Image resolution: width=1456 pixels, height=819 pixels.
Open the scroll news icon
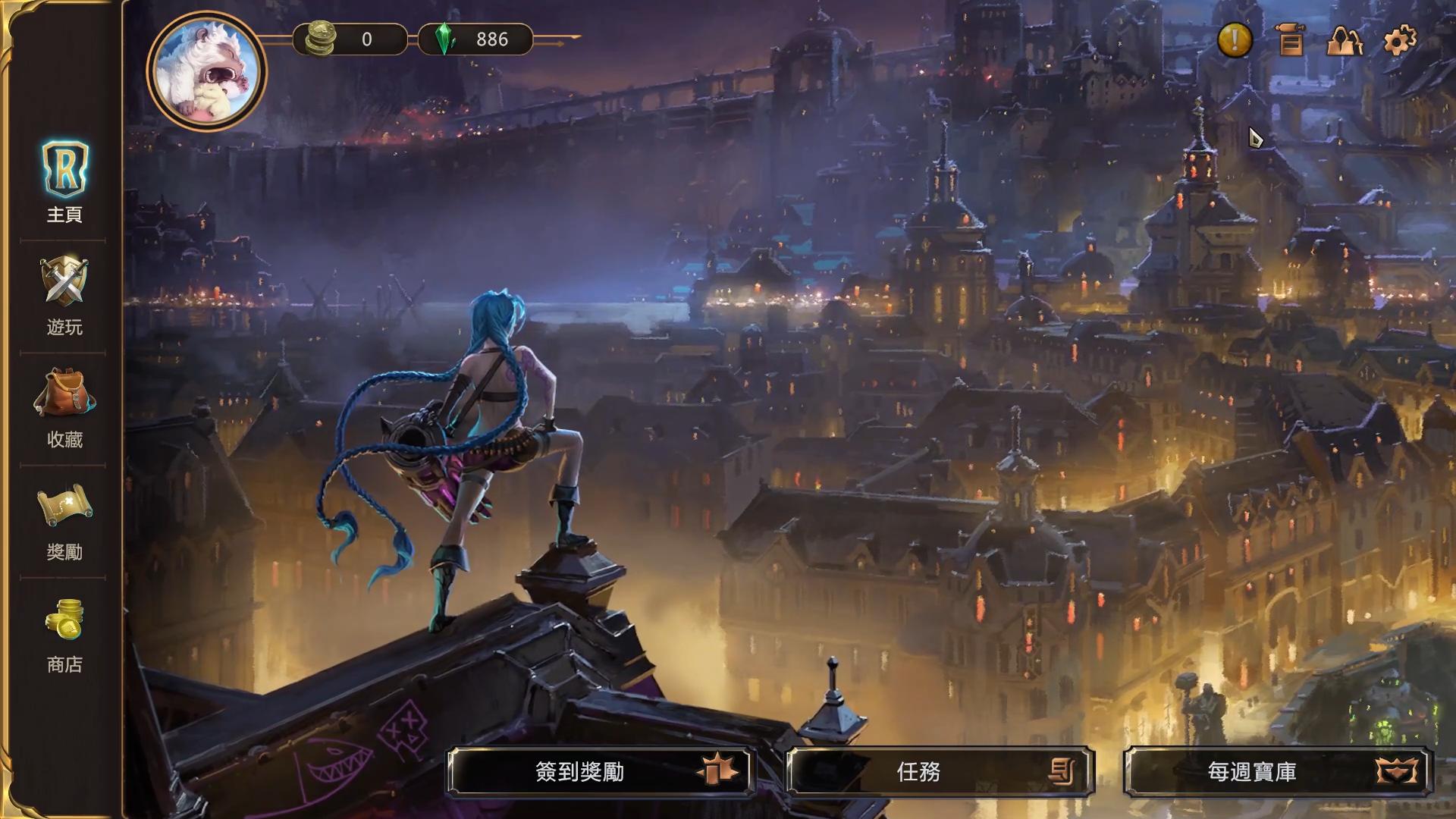click(x=1290, y=40)
